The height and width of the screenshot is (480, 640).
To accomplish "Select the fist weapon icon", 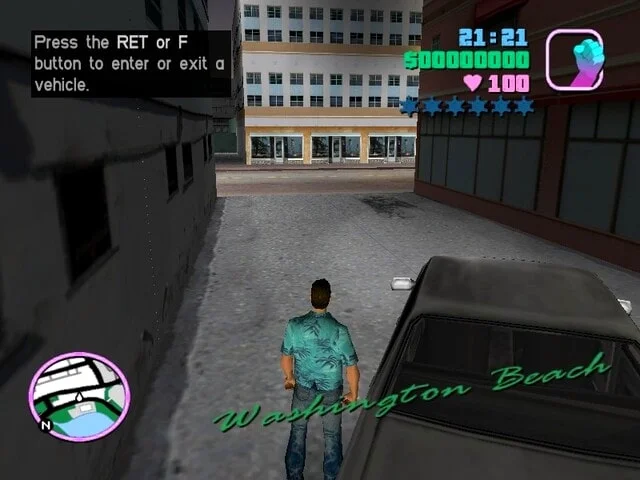I will click(x=574, y=60).
